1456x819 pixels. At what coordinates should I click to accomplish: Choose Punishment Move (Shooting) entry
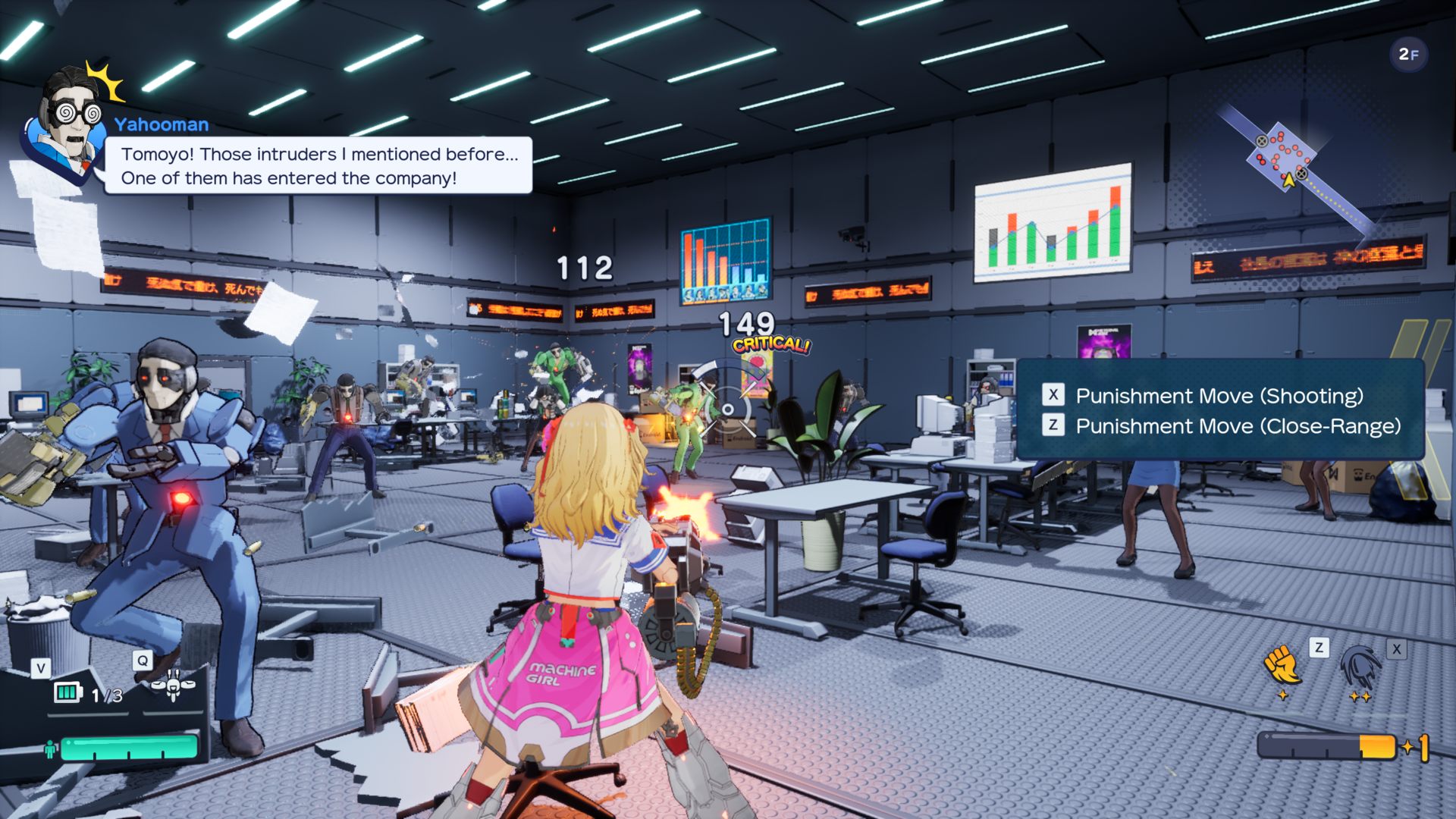coord(1219,396)
